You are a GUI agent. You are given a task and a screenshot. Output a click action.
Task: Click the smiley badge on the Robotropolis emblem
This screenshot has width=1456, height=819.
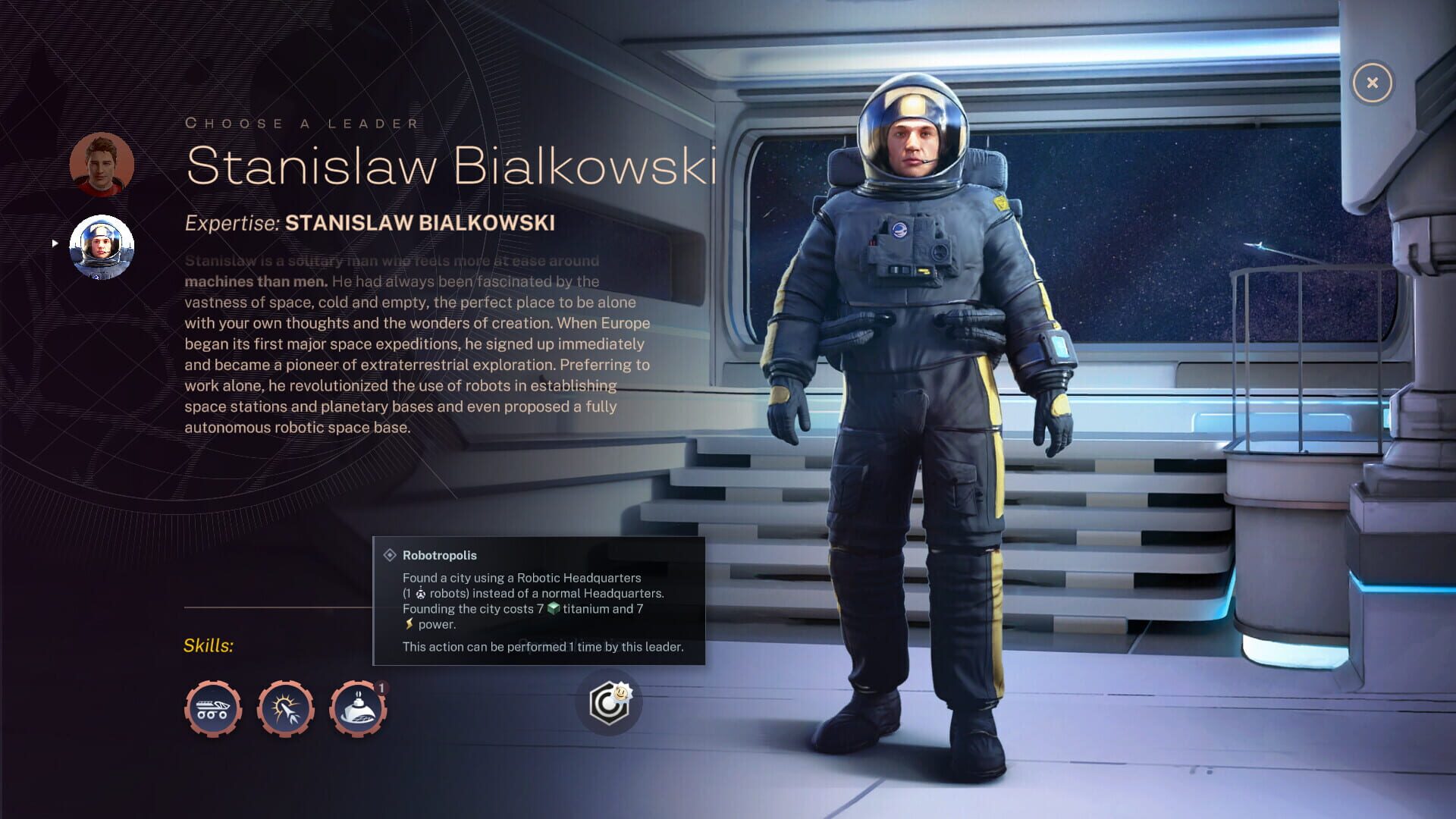point(622,692)
